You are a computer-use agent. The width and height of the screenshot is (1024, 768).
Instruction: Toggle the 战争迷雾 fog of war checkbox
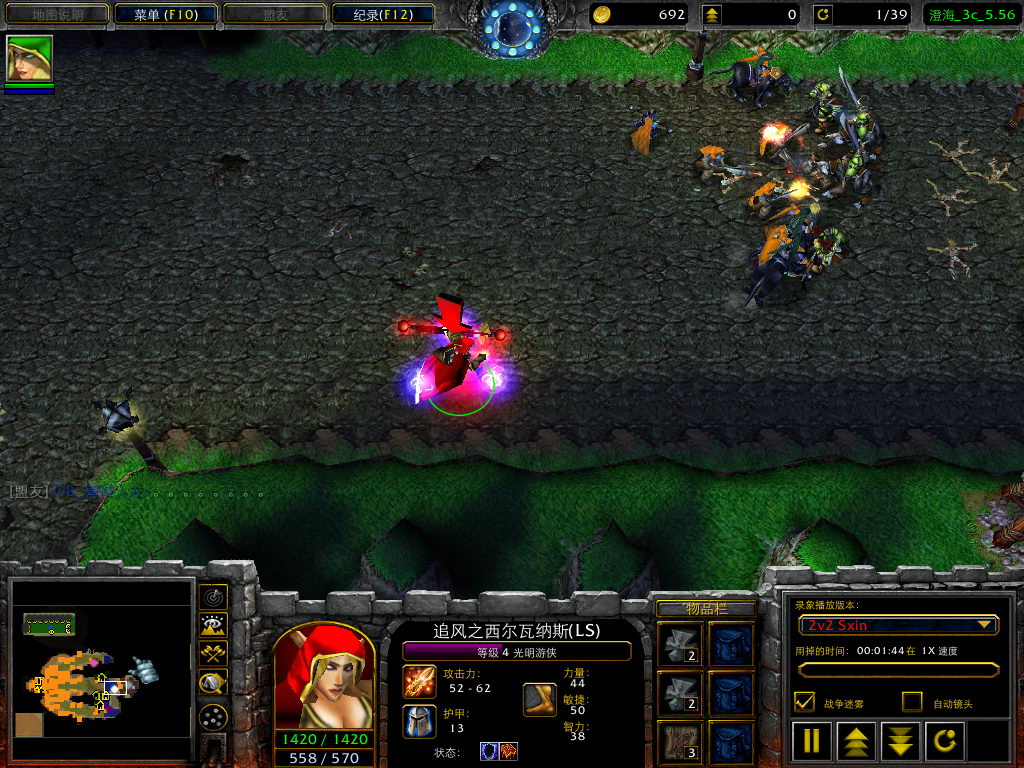click(804, 702)
